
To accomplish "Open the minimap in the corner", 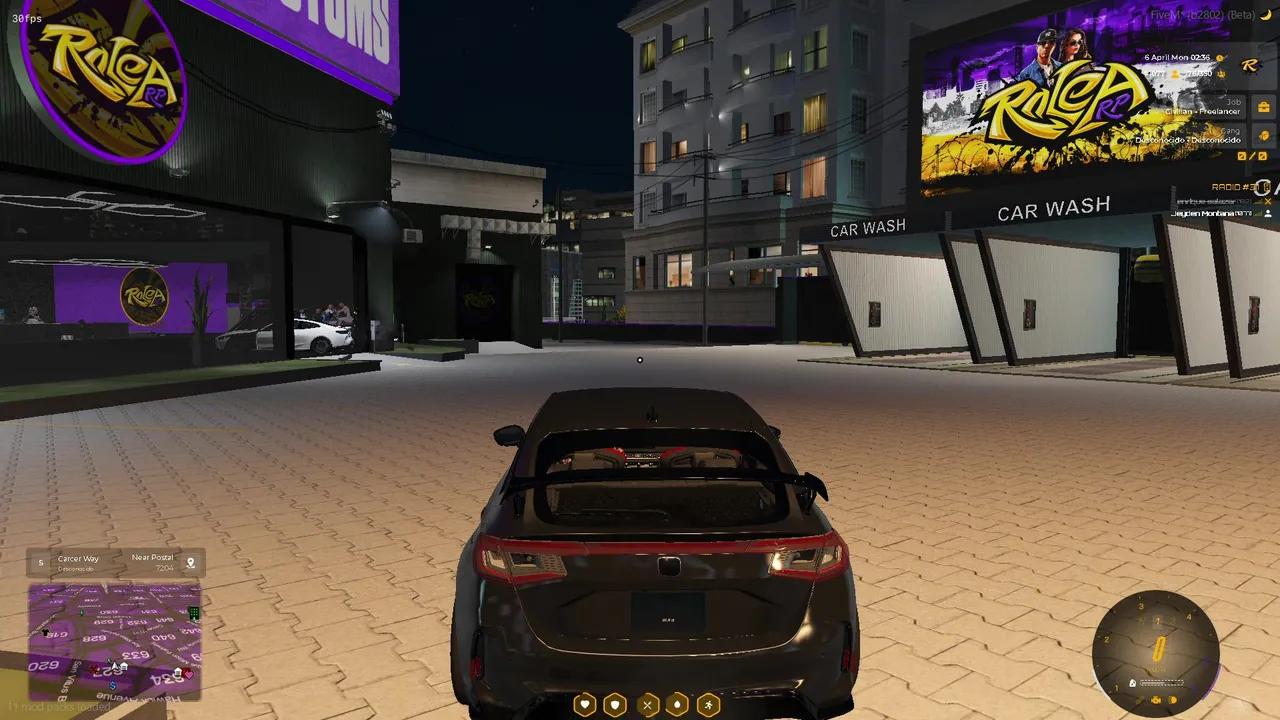I will click(x=114, y=641).
